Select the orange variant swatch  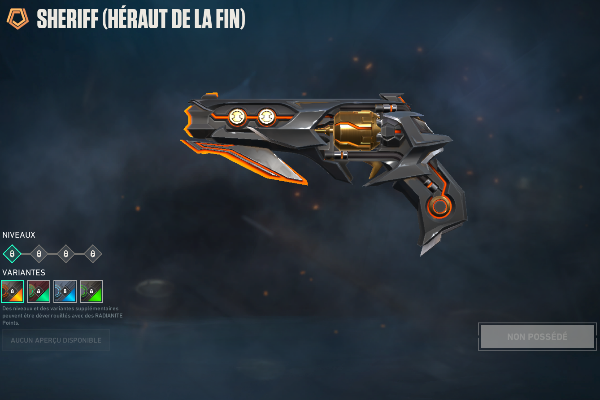13,291
